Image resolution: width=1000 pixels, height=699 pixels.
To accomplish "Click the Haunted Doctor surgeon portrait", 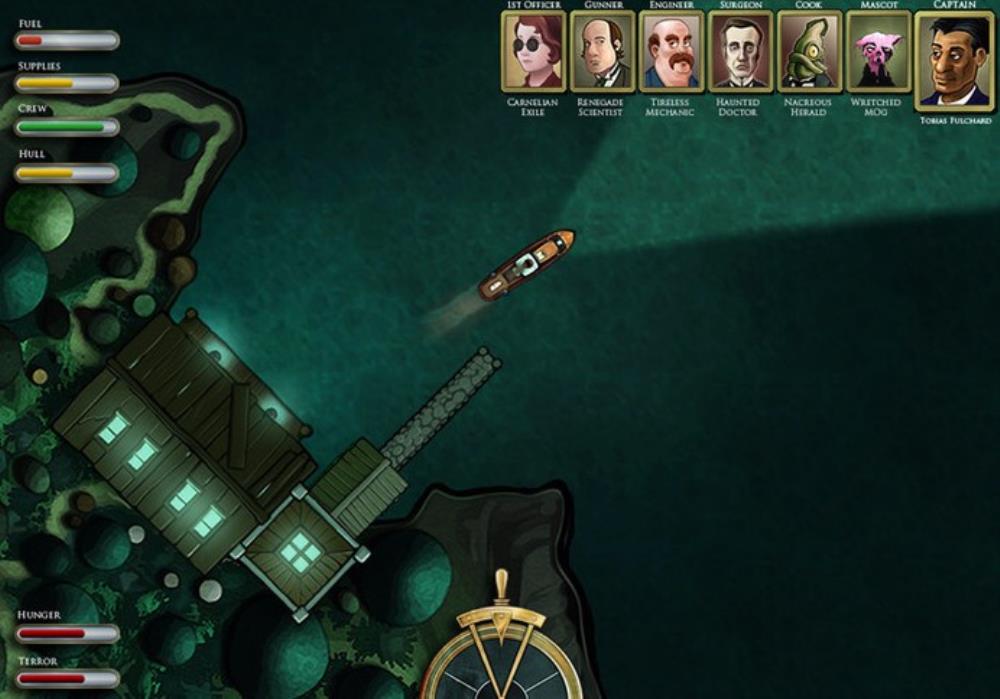I will (x=741, y=51).
